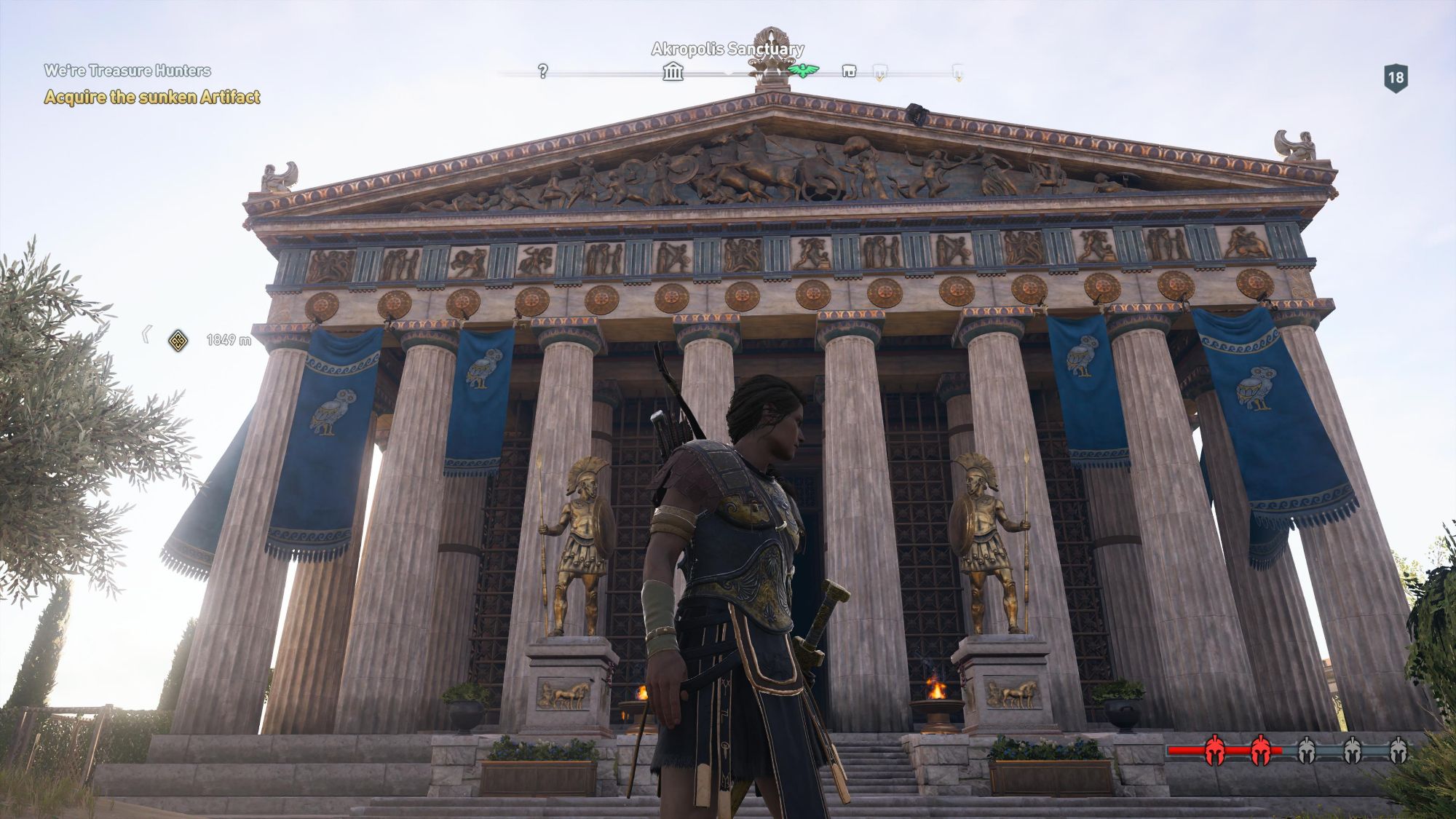Open the We're Treasure Hunters quest tracker
The width and height of the screenshot is (1456, 819).
point(127,71)
